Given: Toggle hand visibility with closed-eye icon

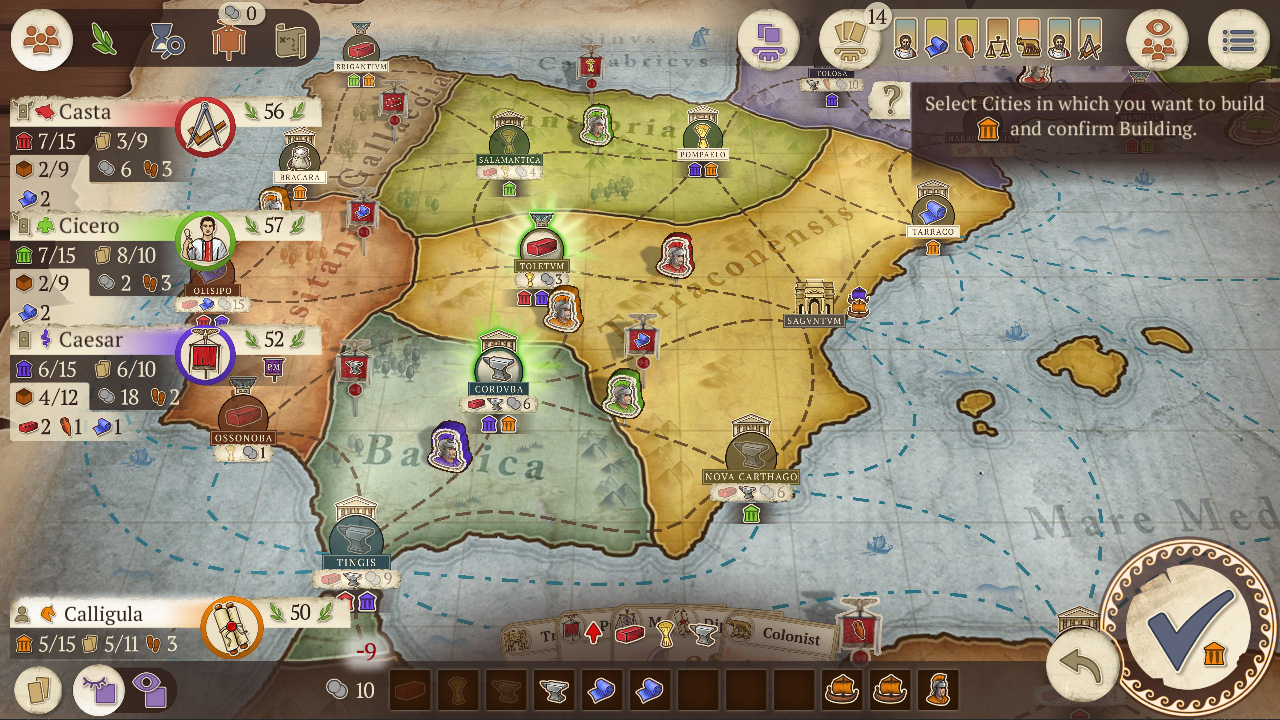Looking at the screenshot, I should (97, 690).
